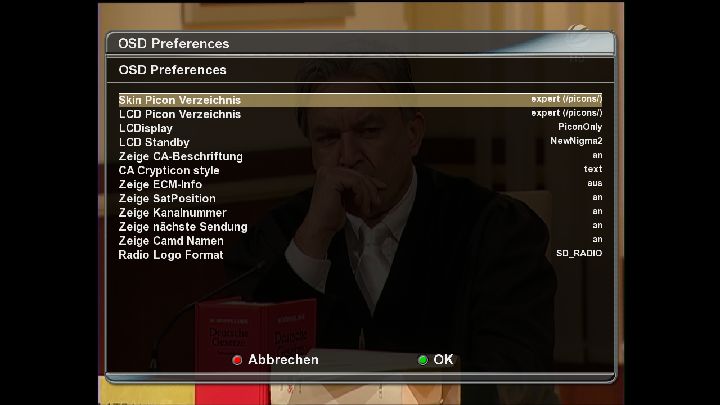
Task: Select the Skin Picon Verzeichnis row
Action: 360,100
